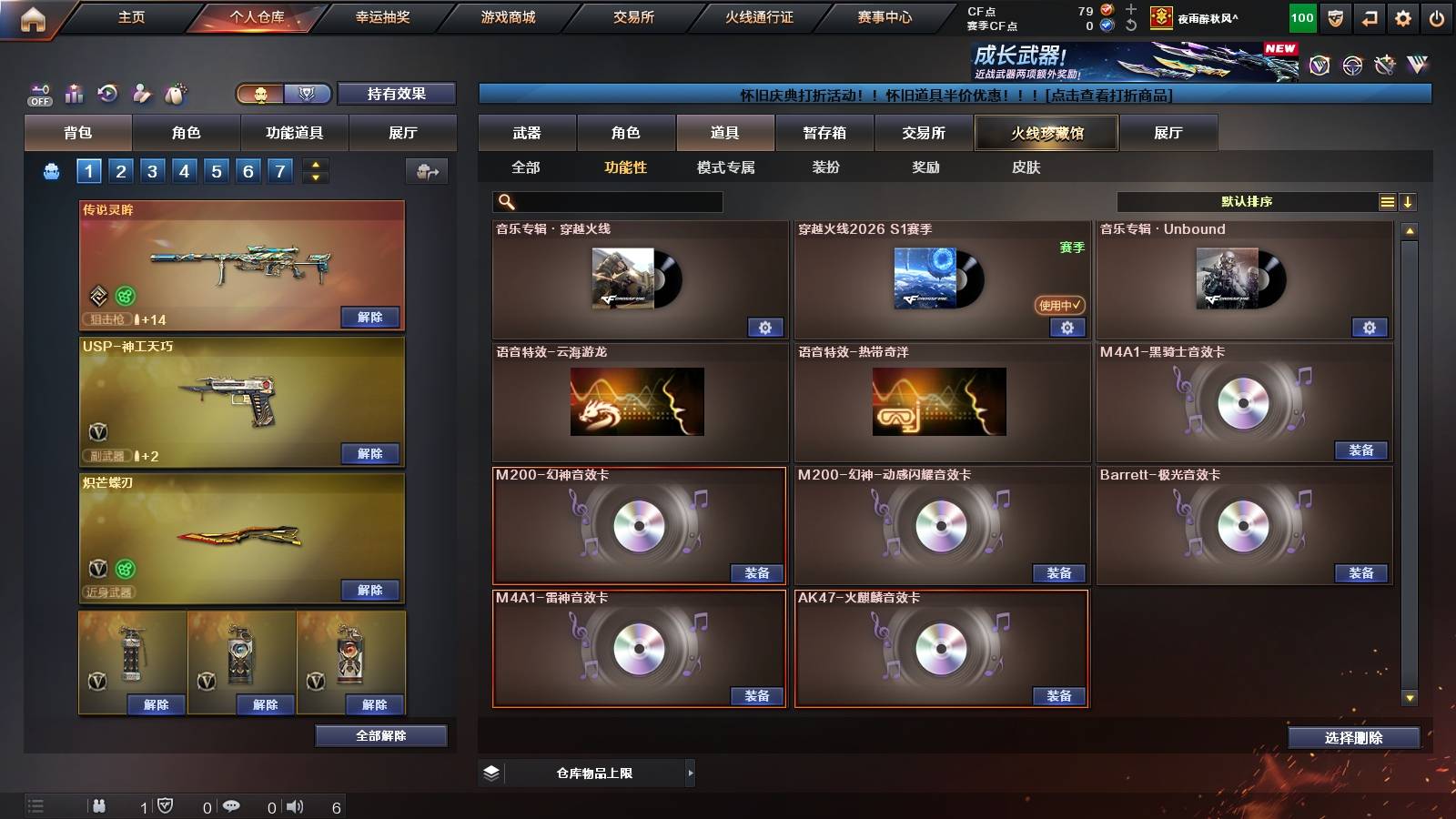1456x819 pixels.
Task: Open the settings gear in the top-right corner
Action: [x=1403, y=16]
